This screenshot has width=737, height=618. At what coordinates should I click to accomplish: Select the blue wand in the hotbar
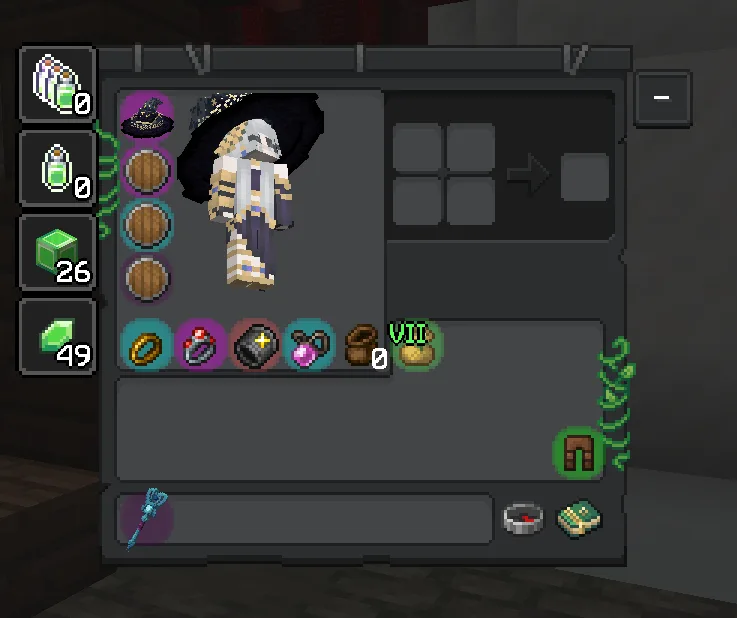[x=147, y=518]
